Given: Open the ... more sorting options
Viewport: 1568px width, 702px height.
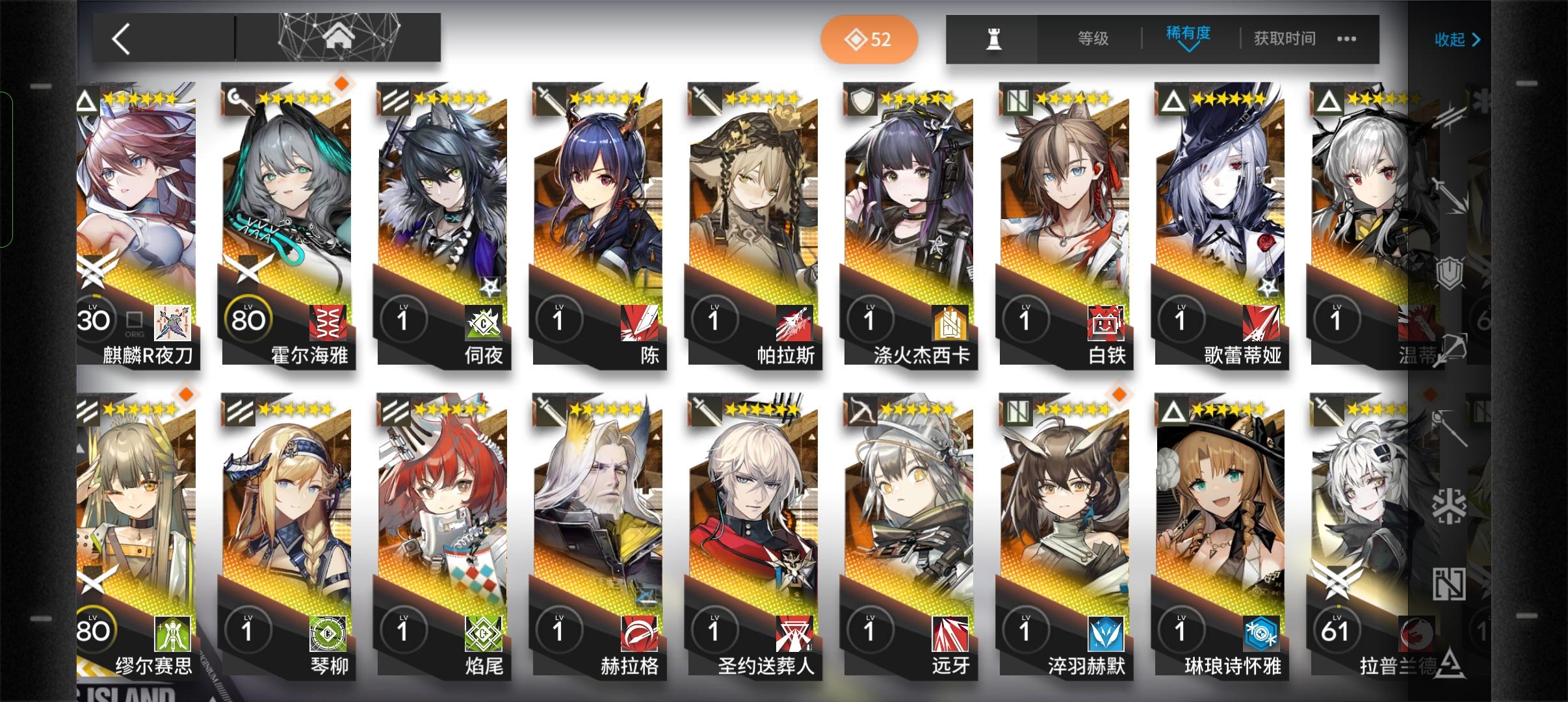Looking at the screenshot, I should [1347, 39].
